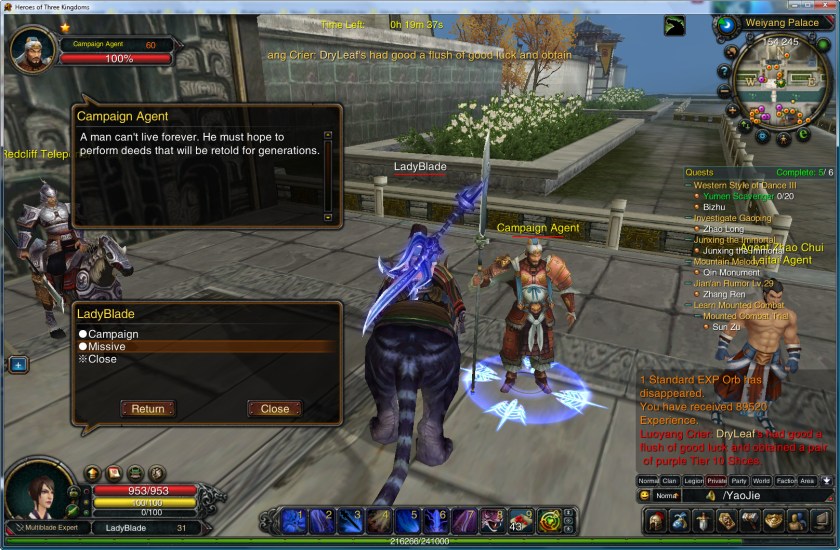840x550 pixels.
Task: Open the Private chat tab
Action: point(716,481)
